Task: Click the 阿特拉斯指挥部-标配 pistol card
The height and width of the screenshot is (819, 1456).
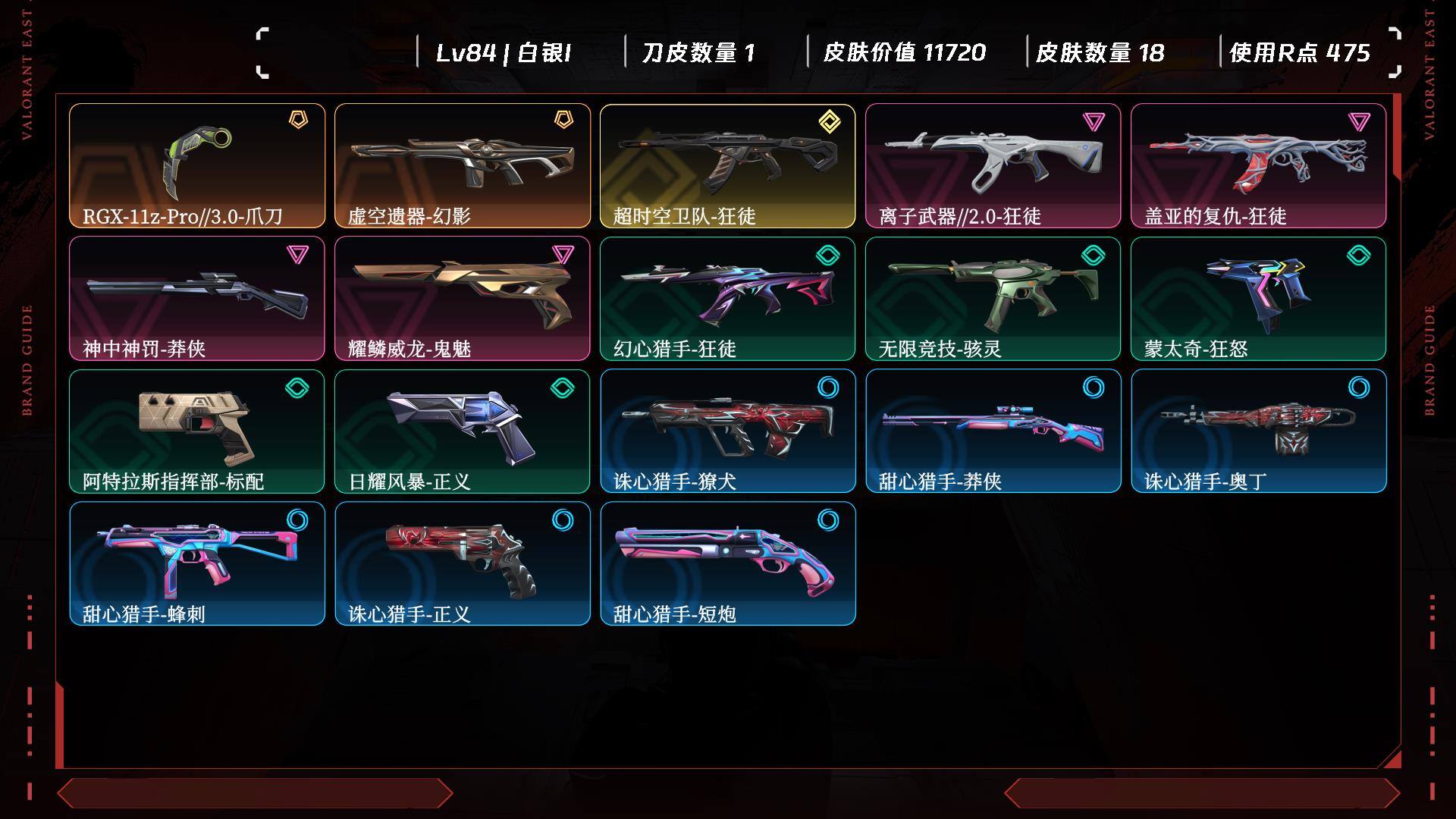Action: click(x=197, y=431)
